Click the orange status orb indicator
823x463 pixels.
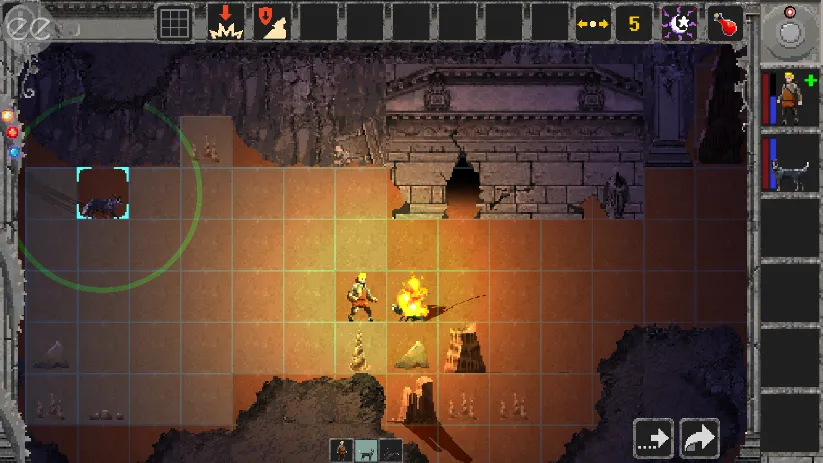(x=6, y=115)
